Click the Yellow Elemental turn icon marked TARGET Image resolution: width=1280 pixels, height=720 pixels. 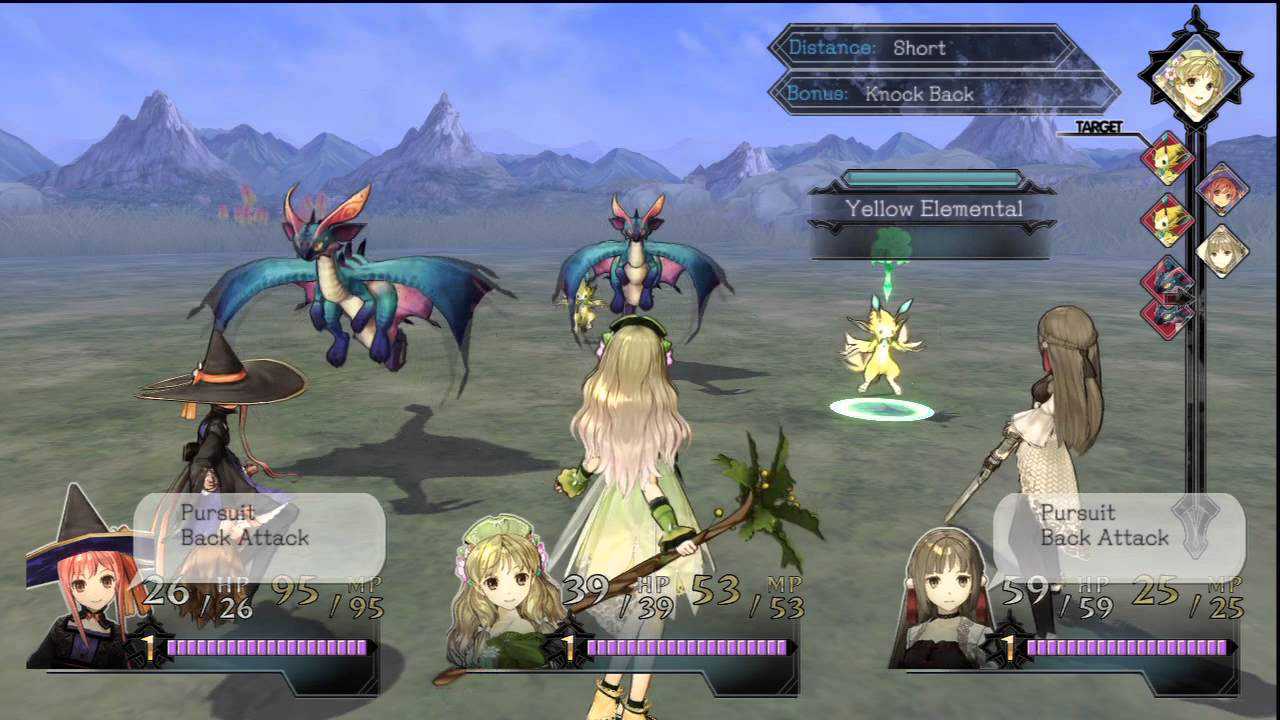point(1167,159)
